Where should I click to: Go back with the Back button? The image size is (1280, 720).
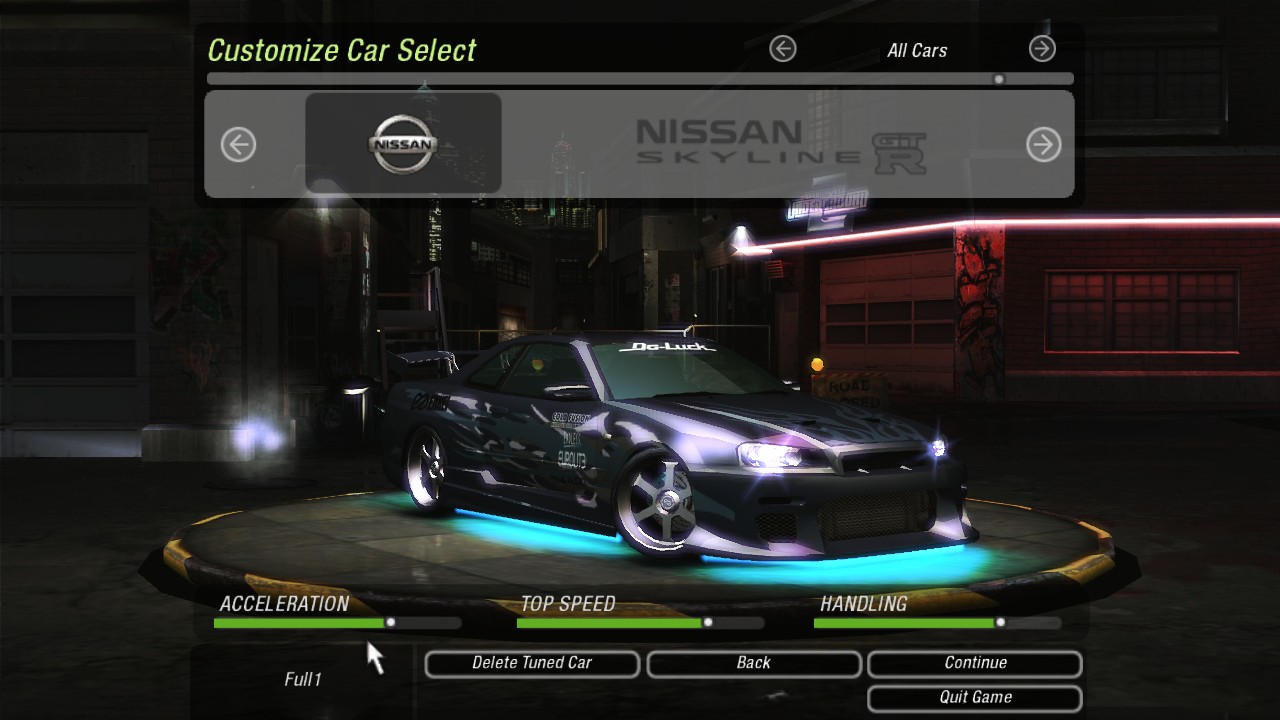pos(753,663)
